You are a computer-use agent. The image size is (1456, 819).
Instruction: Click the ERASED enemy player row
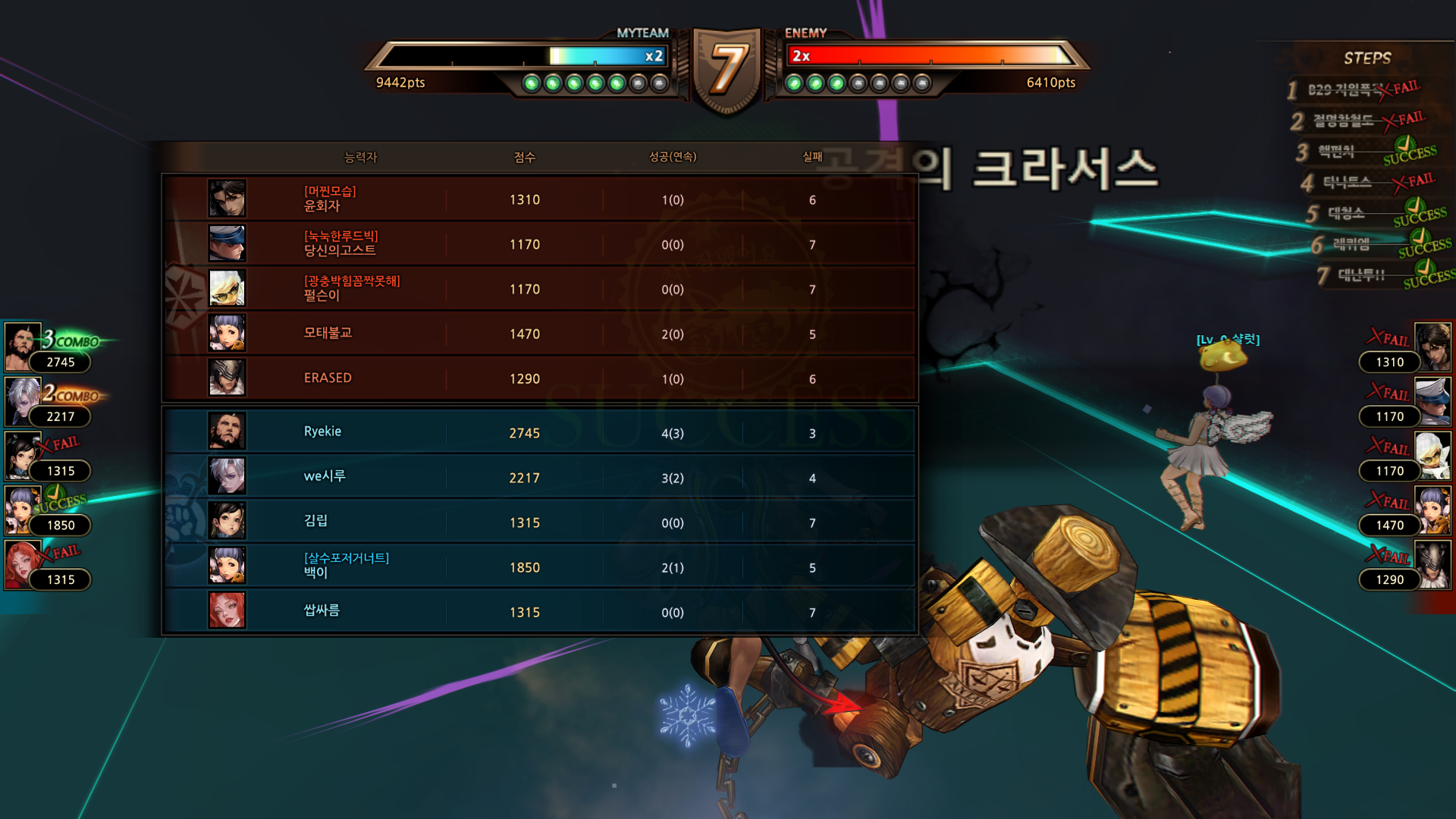coord(538,378)
